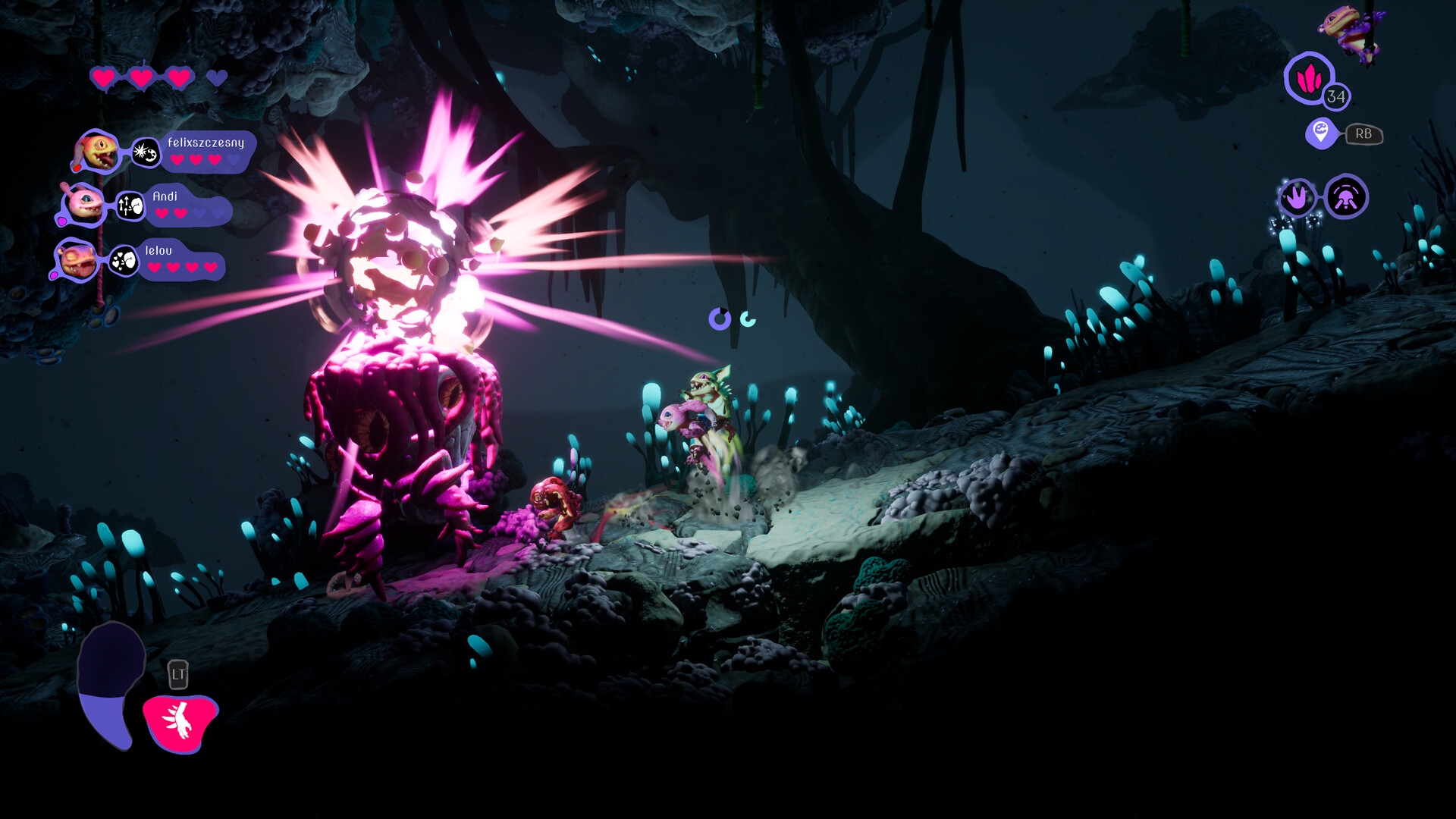Screen dimensions: 1456x819
Task: Click the player name lelou
Action: pos(158,250)
